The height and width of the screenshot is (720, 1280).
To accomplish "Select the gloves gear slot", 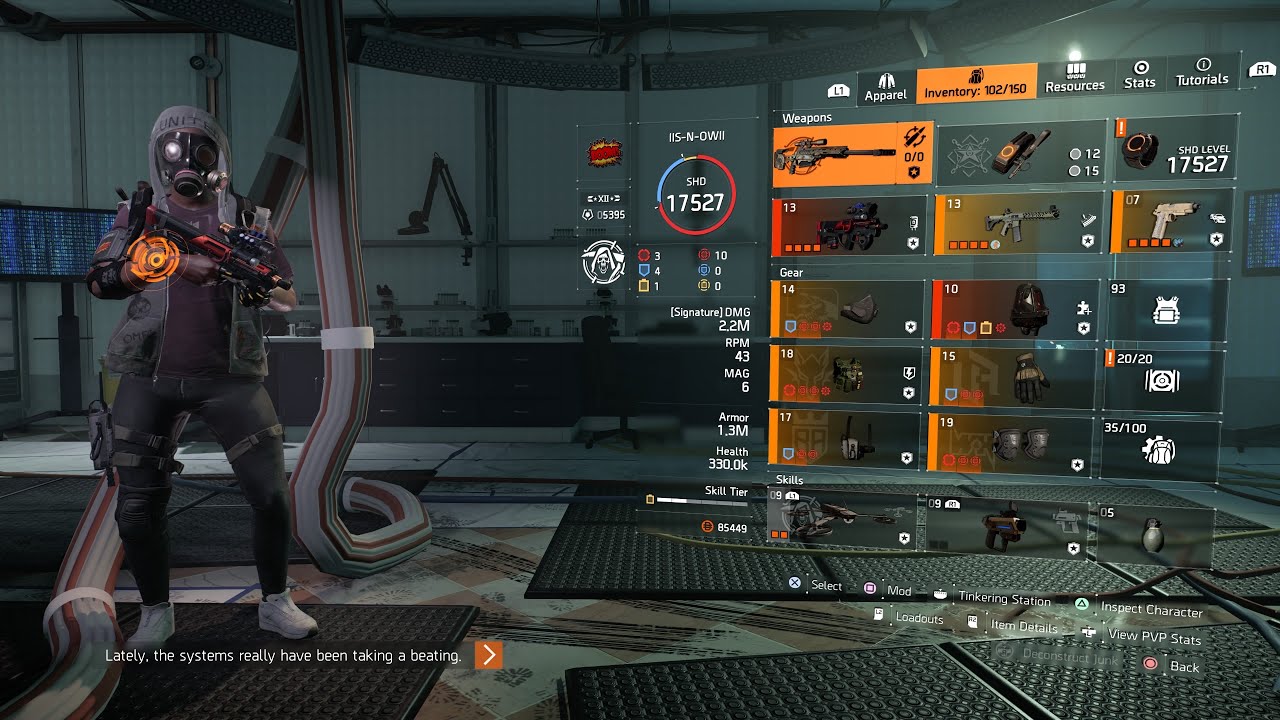I will coord(1012,377).
